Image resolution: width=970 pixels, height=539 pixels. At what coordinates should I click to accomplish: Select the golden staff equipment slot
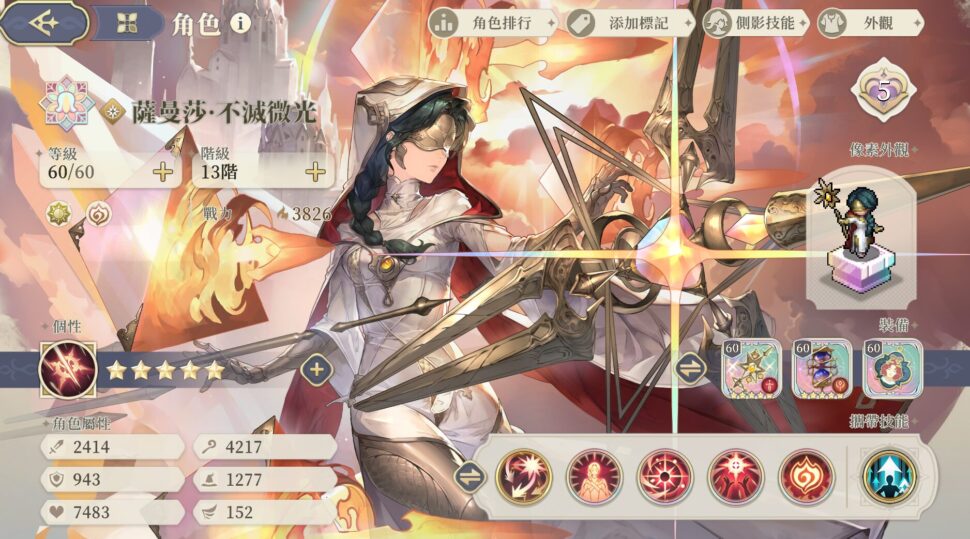(751, 369)
